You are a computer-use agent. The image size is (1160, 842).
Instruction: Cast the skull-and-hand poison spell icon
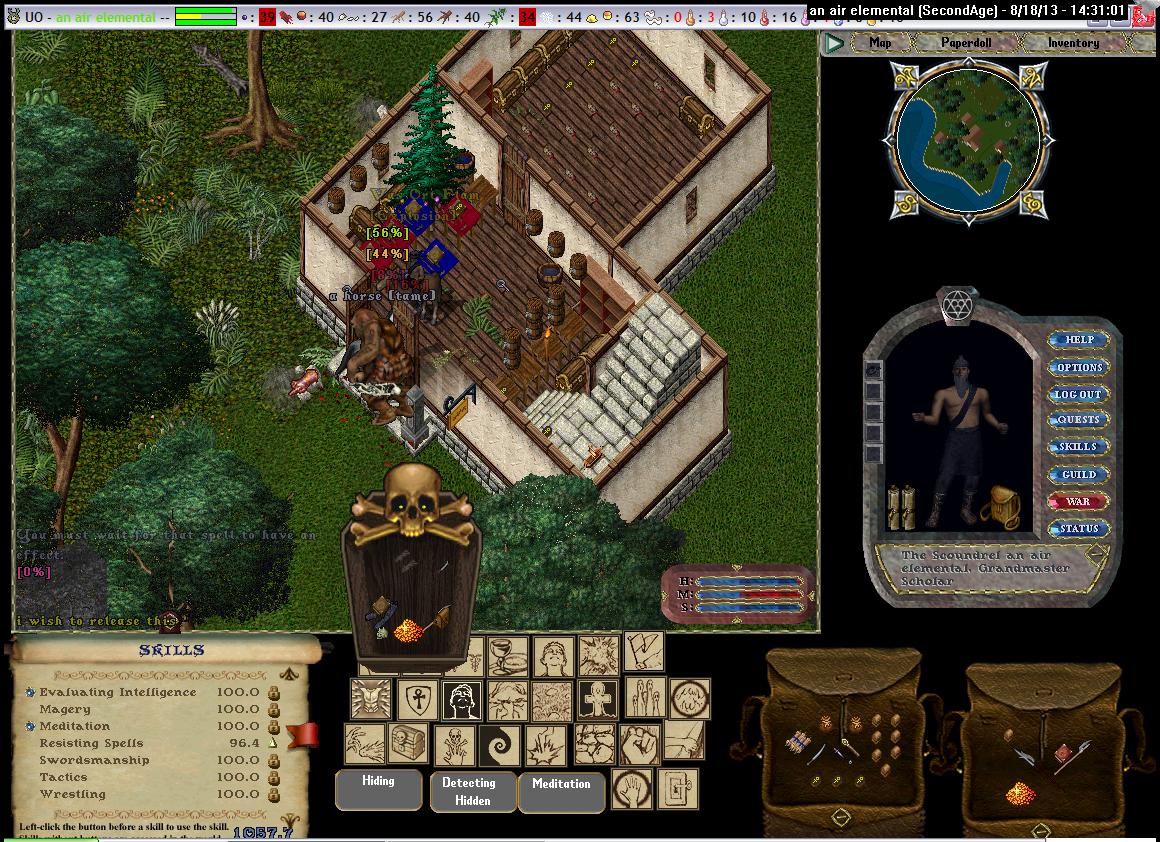(455, 746)
